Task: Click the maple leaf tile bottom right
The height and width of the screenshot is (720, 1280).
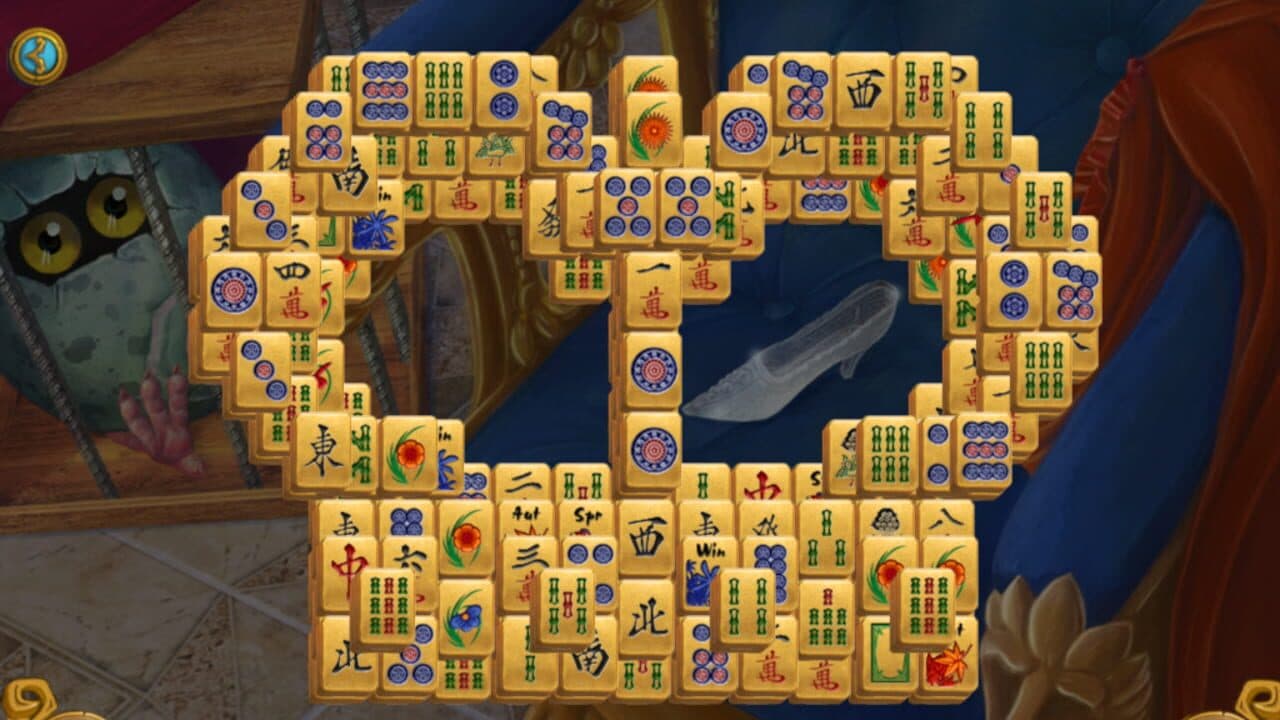Action: coord(948,667)
